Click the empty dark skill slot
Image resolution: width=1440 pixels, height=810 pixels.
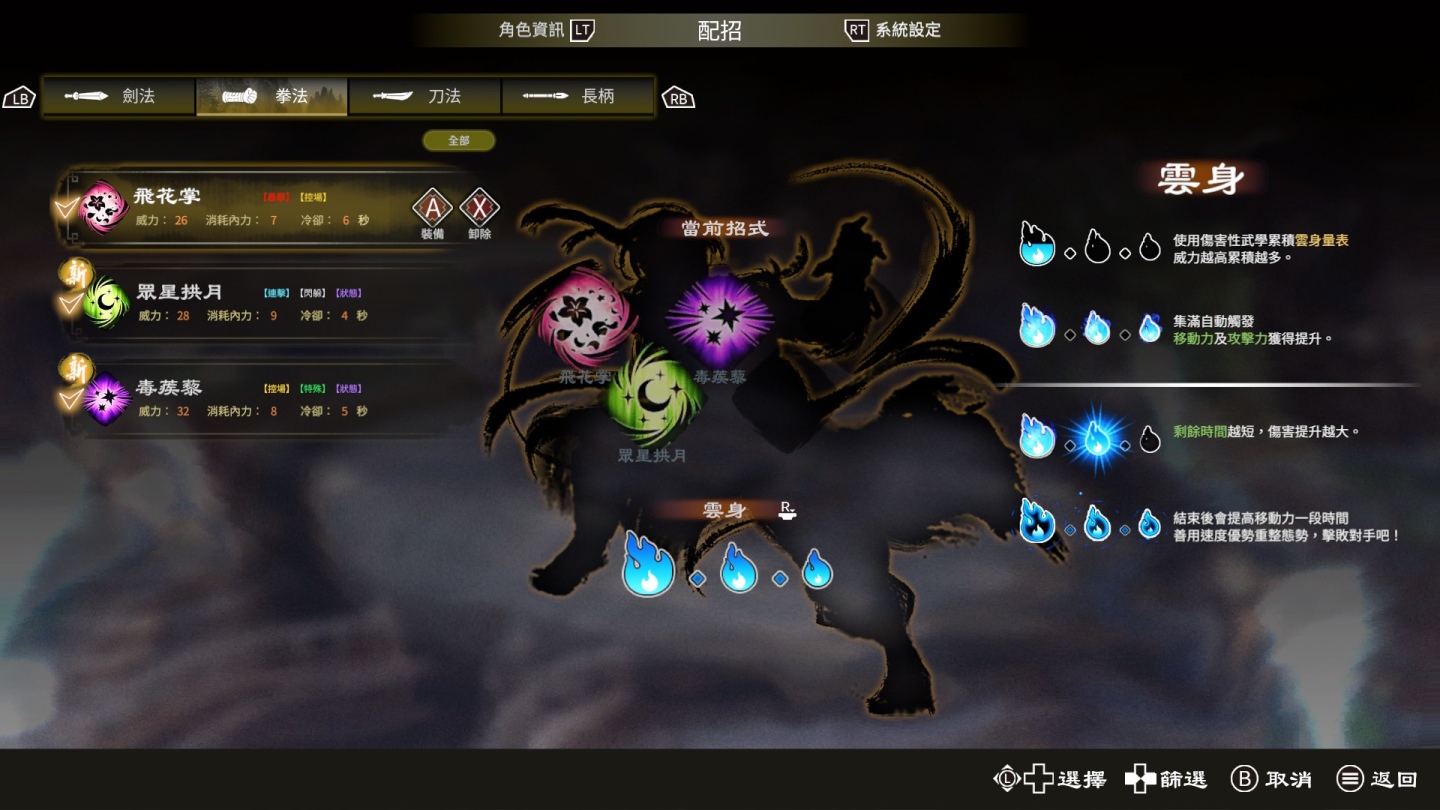click(x=784, y=397)
